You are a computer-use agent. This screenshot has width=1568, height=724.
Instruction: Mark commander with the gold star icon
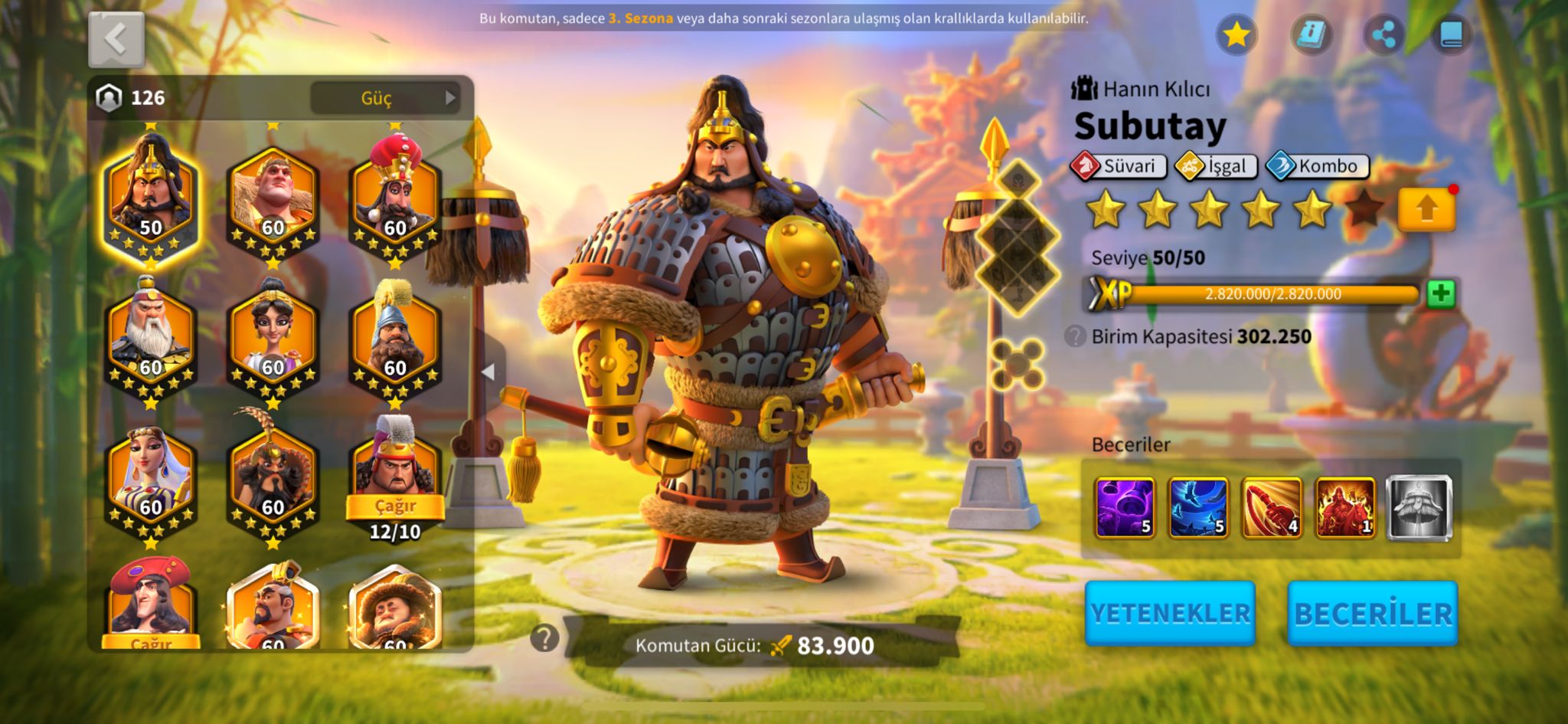1236,34
